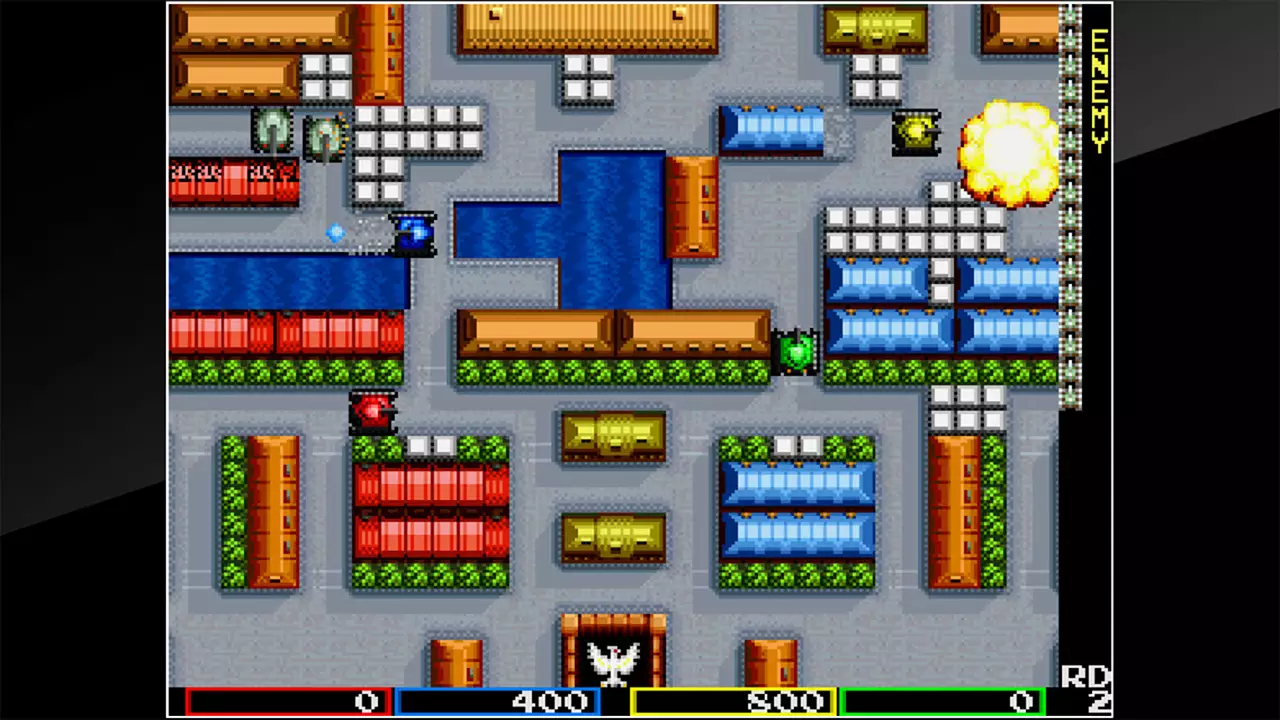The width and height of the screenshot is (1280, 720).
Task: Click the blue power-up sparkle item
Action: [336, 232]
